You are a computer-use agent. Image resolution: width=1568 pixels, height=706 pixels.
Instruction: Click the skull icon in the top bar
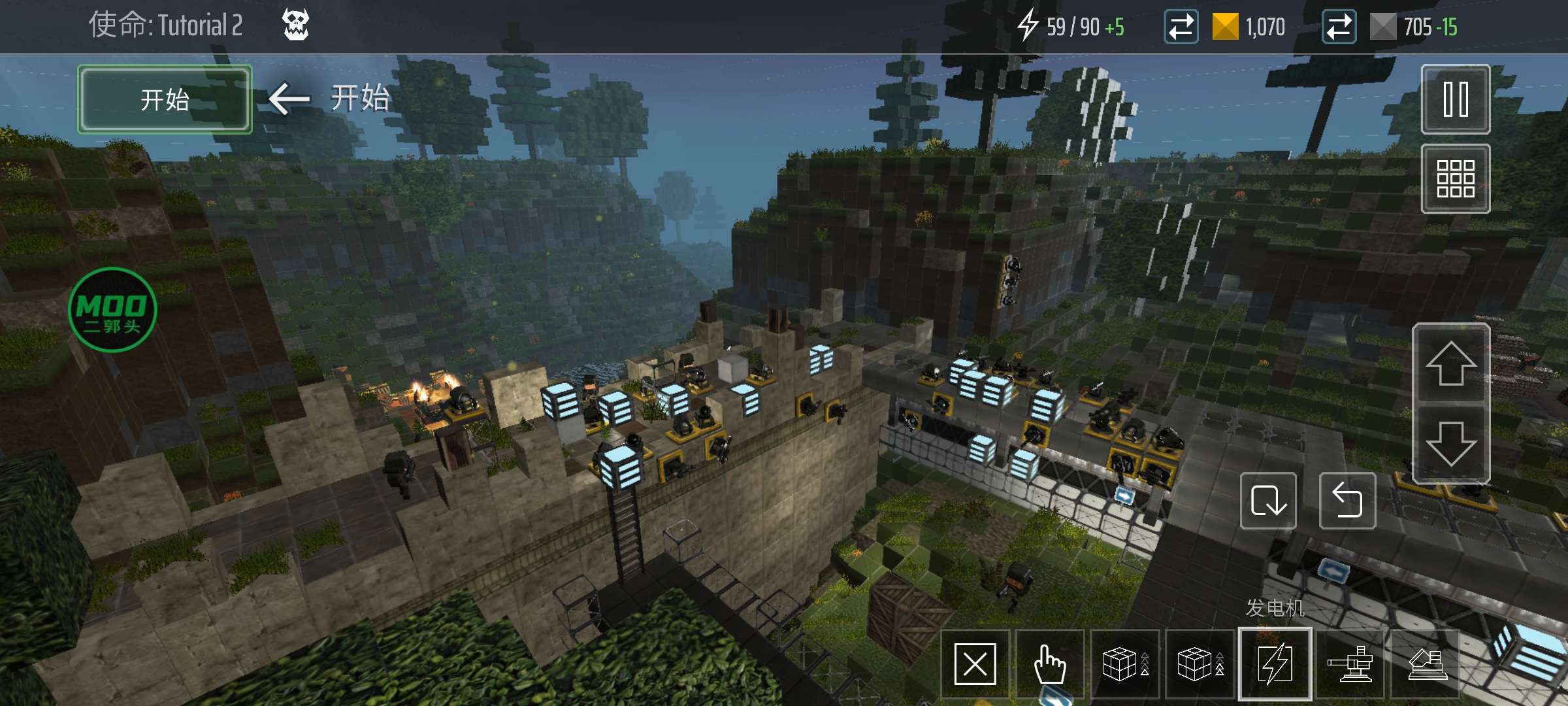pyautogui.click(x=295, y=25)
